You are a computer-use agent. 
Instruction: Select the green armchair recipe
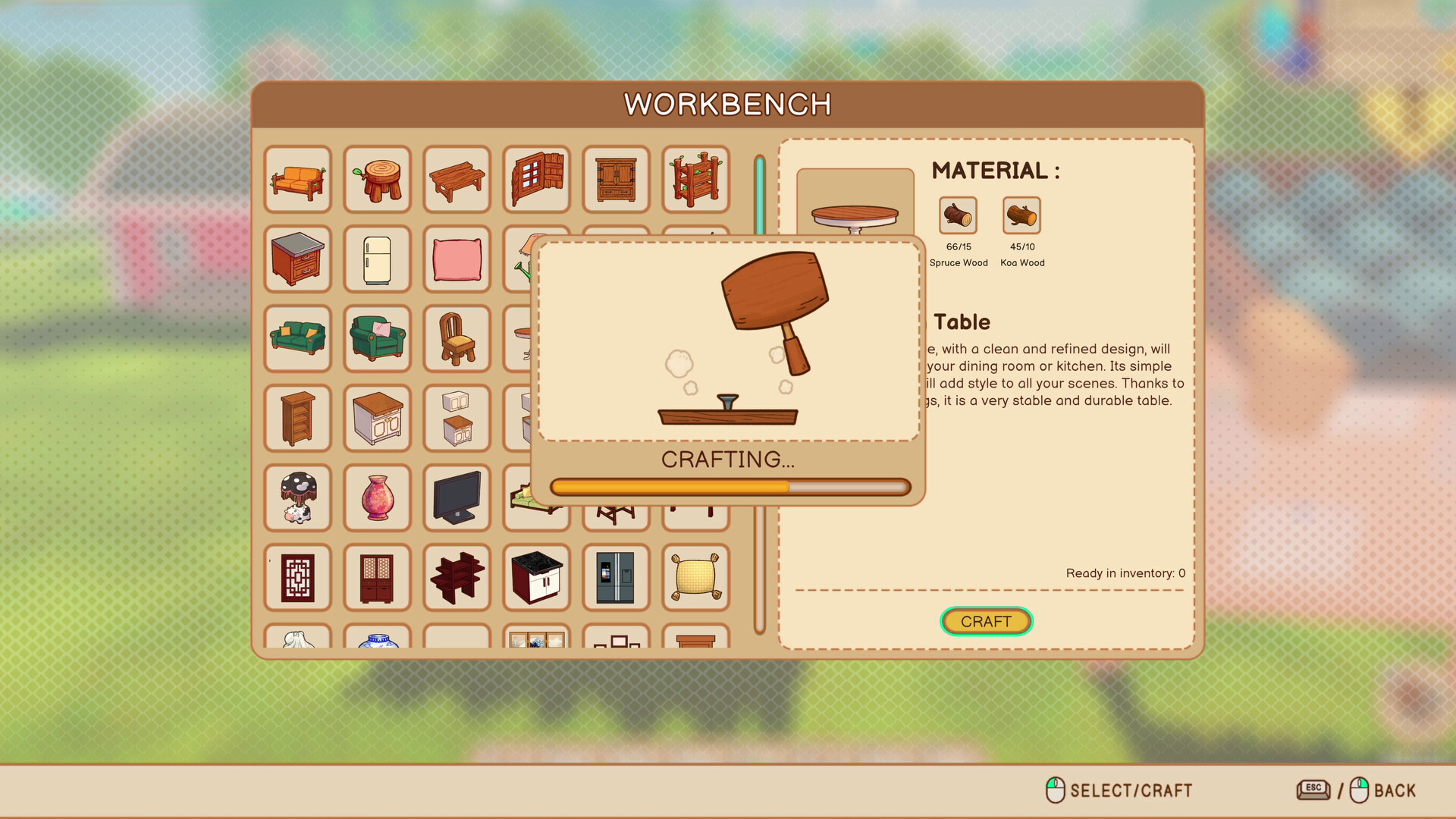(x=377, y=339)
